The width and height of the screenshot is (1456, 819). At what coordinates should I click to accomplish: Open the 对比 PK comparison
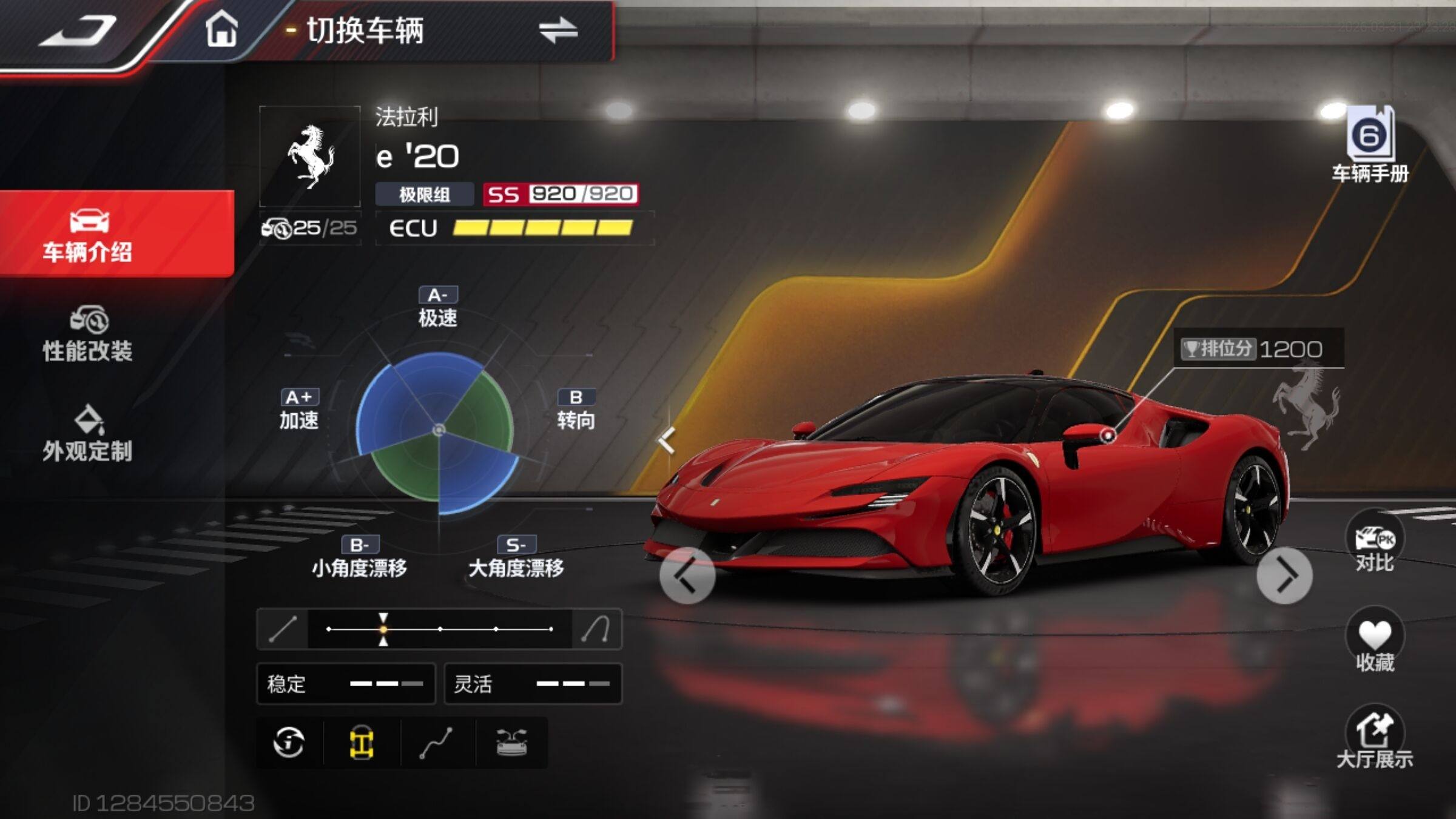click(x=1375, y=544)
